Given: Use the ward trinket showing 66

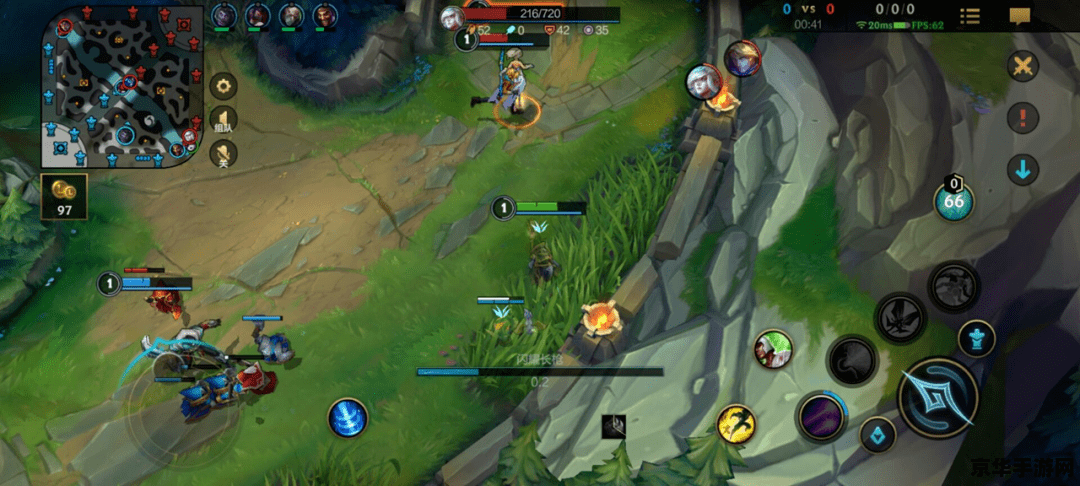Looking at the screenshot, I should pyautogui.click(x=954, y=200).
